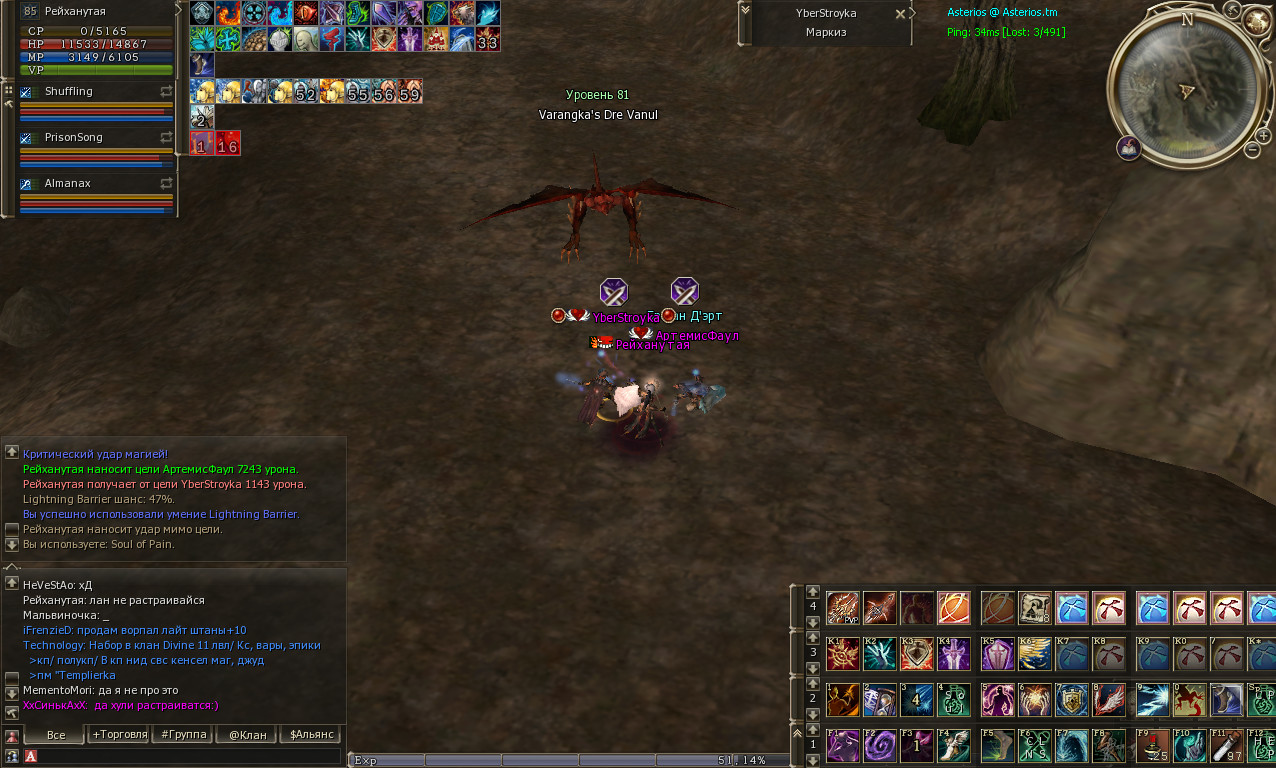The image size is (1276, 768).
Task: Open the book icon beside the minimap
Action: pos(1129,148)
